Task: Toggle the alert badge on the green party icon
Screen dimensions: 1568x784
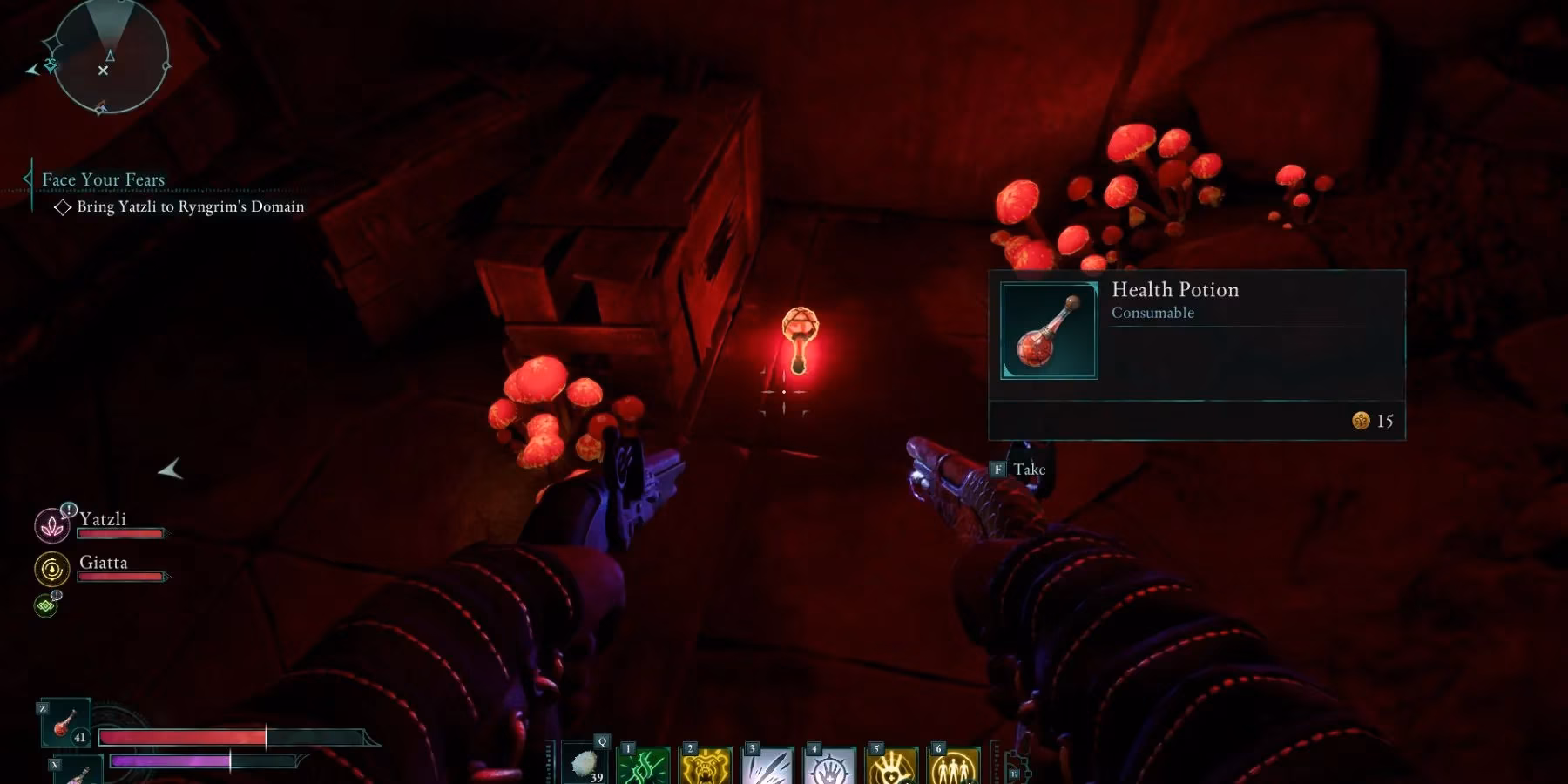Action: [x=56, y=594]
